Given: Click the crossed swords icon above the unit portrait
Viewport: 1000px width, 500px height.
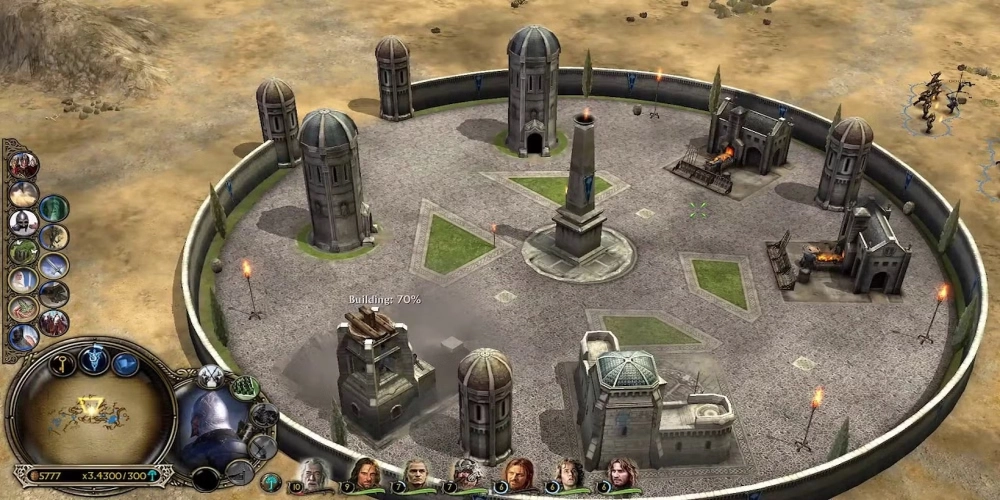Looking at the screenshot, I should click(210, 376).
